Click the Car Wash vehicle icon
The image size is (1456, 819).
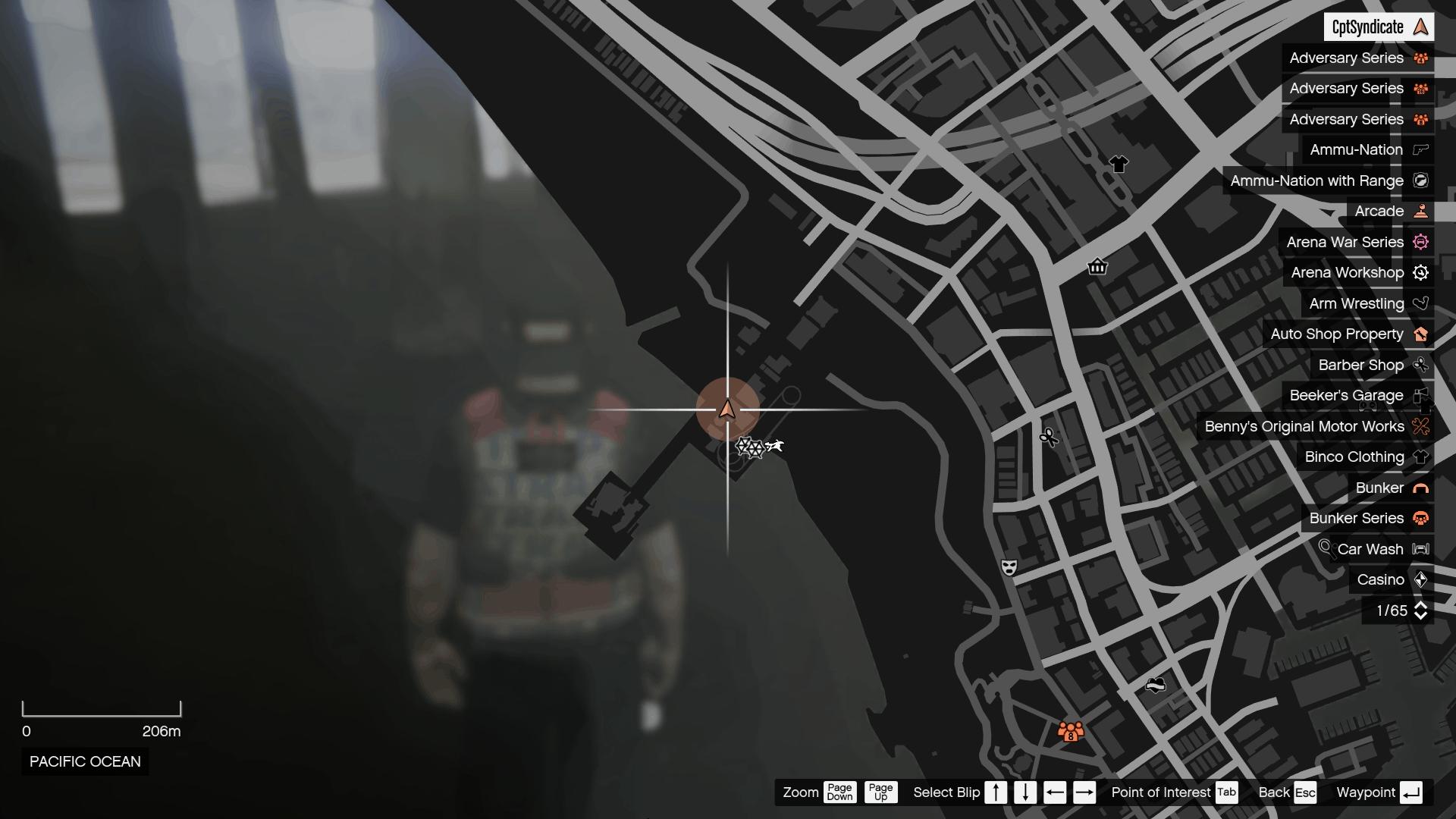(1420, 549)
